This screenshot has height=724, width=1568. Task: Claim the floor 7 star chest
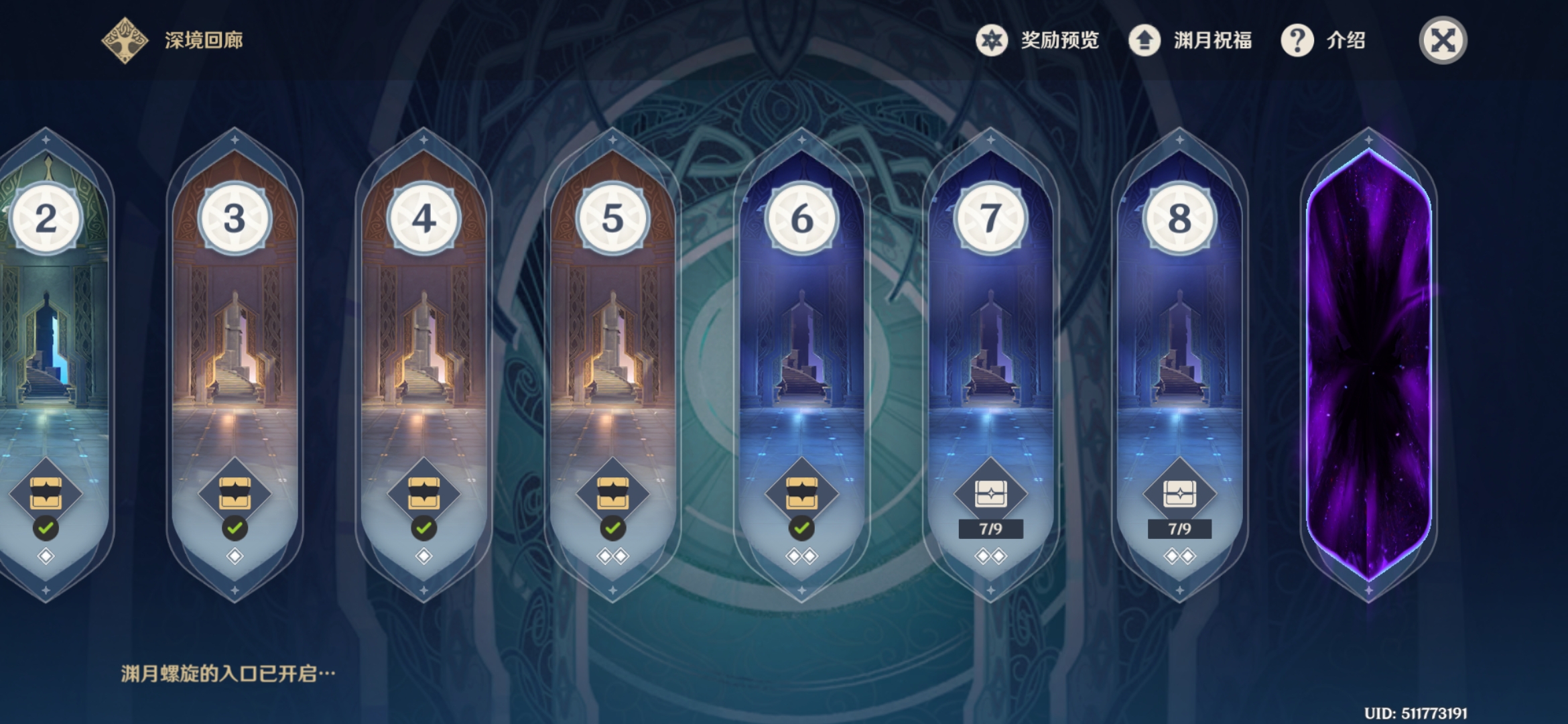tap(990, 495)
